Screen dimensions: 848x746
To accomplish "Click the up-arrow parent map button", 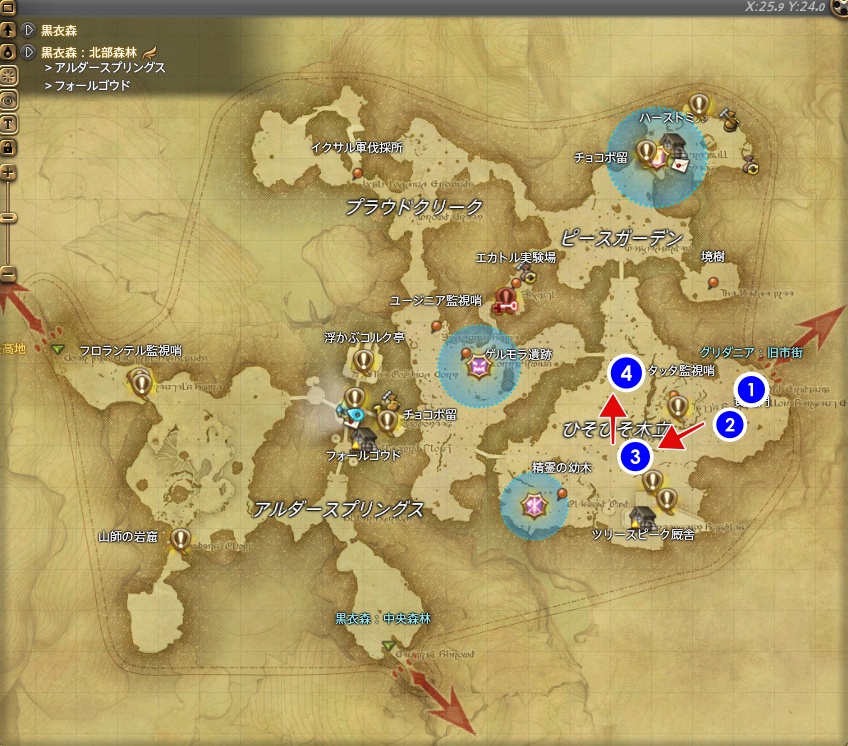I will click(x=8, y=30).
